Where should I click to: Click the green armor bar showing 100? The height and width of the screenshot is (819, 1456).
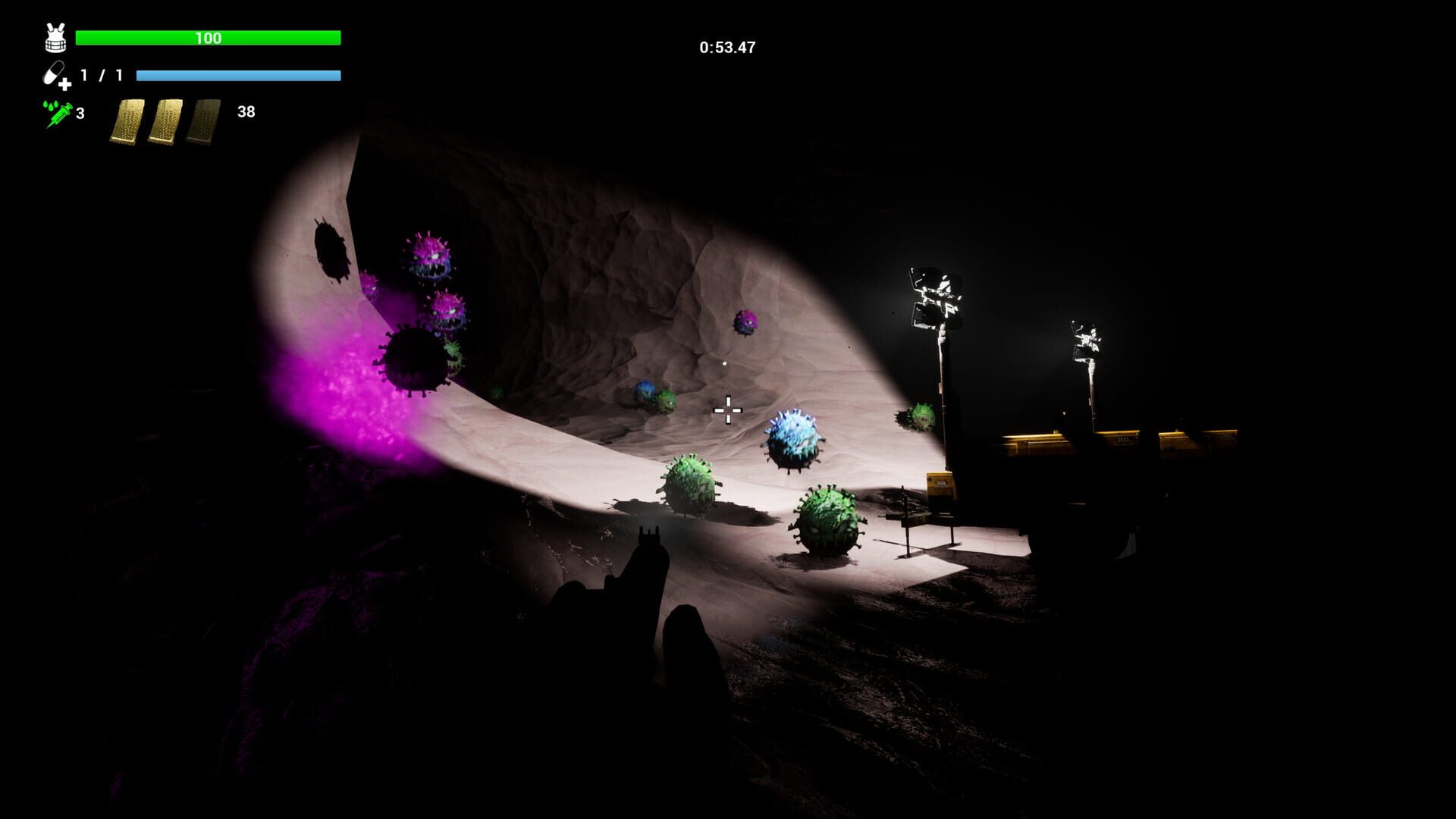point(210,36)
